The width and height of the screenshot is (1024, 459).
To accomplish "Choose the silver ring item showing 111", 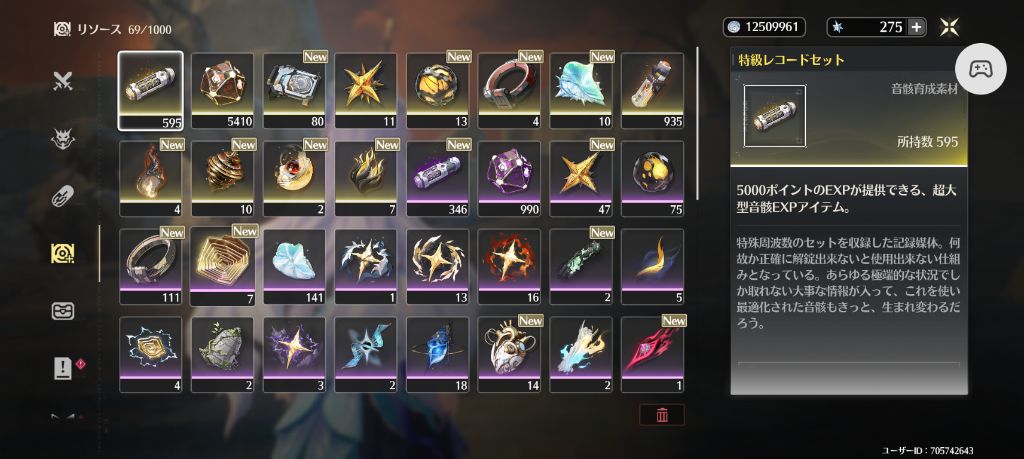I will 150,266.
